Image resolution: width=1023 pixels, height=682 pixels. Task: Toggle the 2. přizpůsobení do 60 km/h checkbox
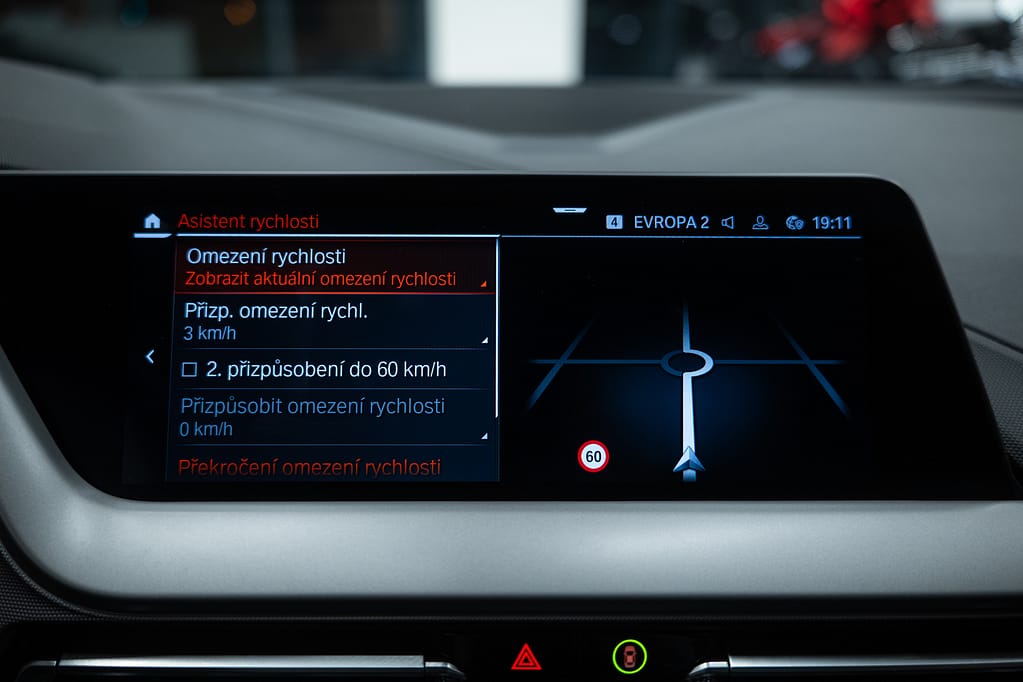point(190,370)
